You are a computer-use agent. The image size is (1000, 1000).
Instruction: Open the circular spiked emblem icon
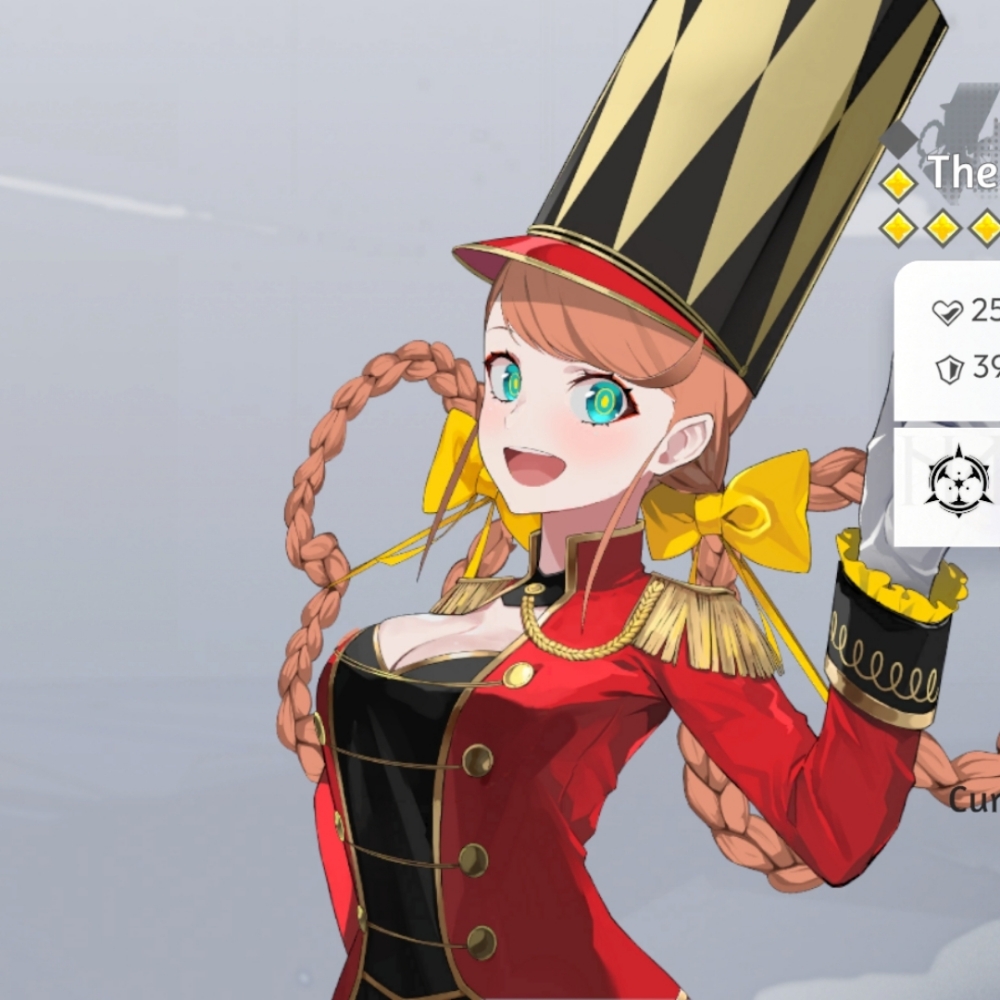coord(958,482)
